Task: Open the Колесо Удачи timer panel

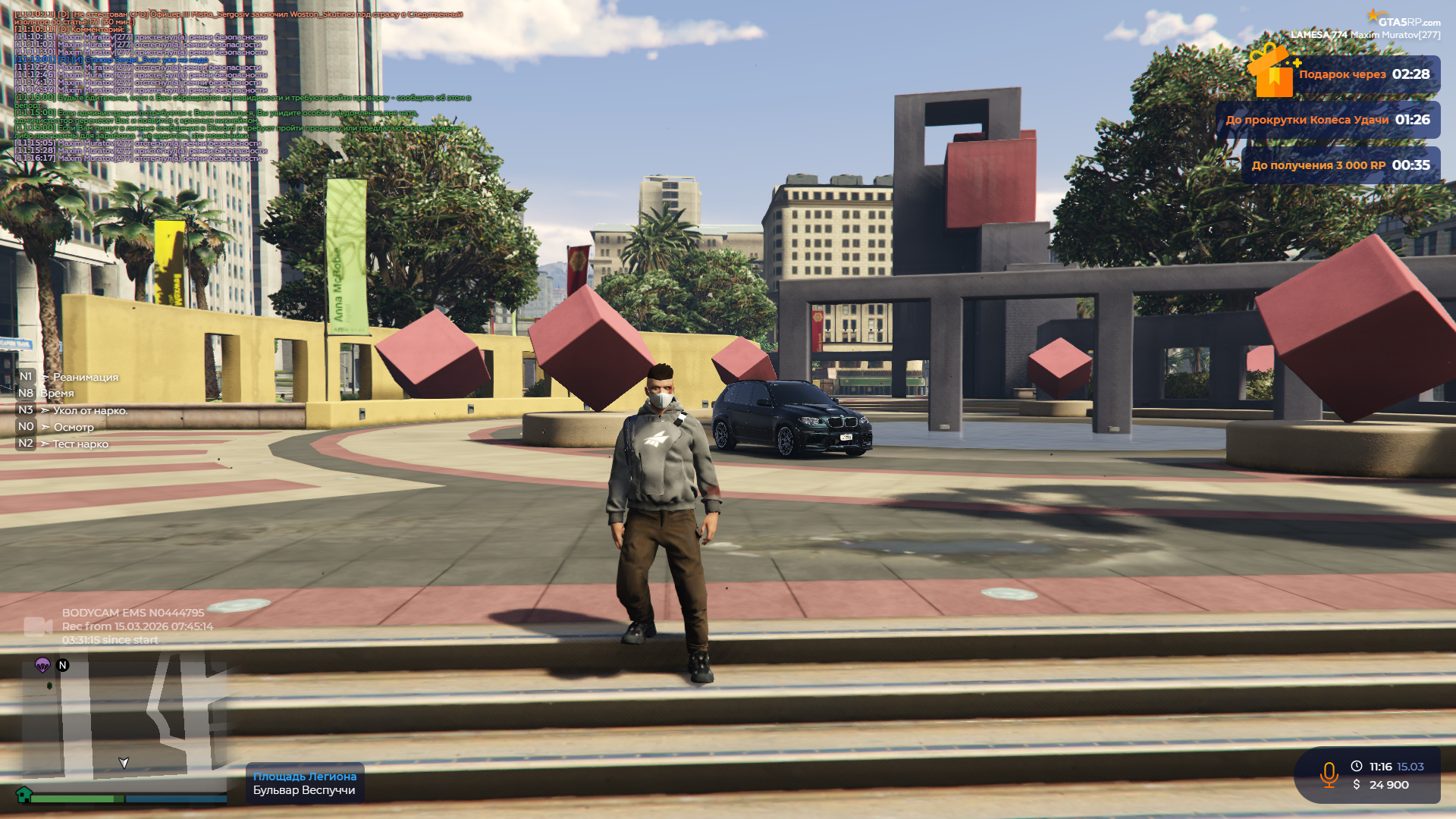Action: pos(1328,120)
